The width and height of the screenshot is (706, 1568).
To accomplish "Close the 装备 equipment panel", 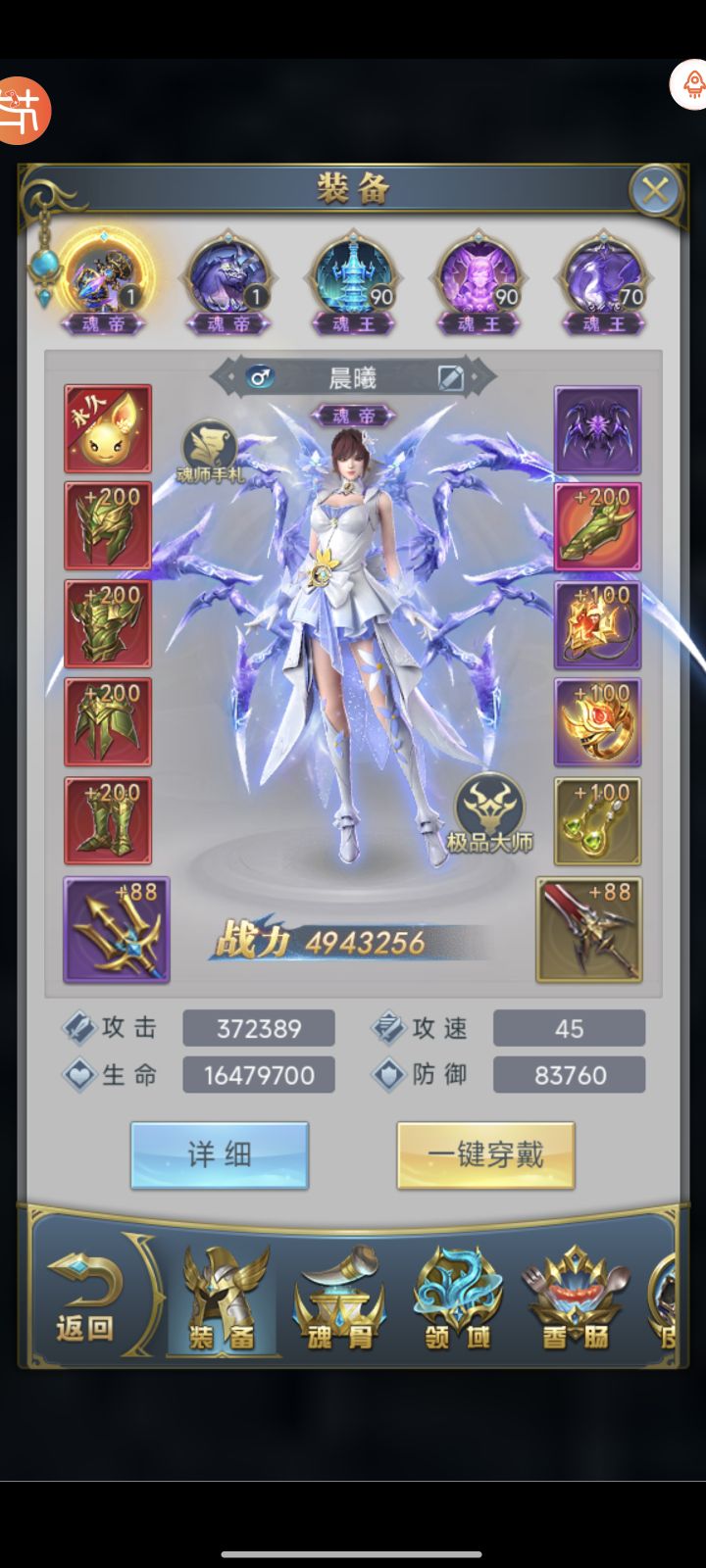I will pyautogui.click(x=654, y=190).
